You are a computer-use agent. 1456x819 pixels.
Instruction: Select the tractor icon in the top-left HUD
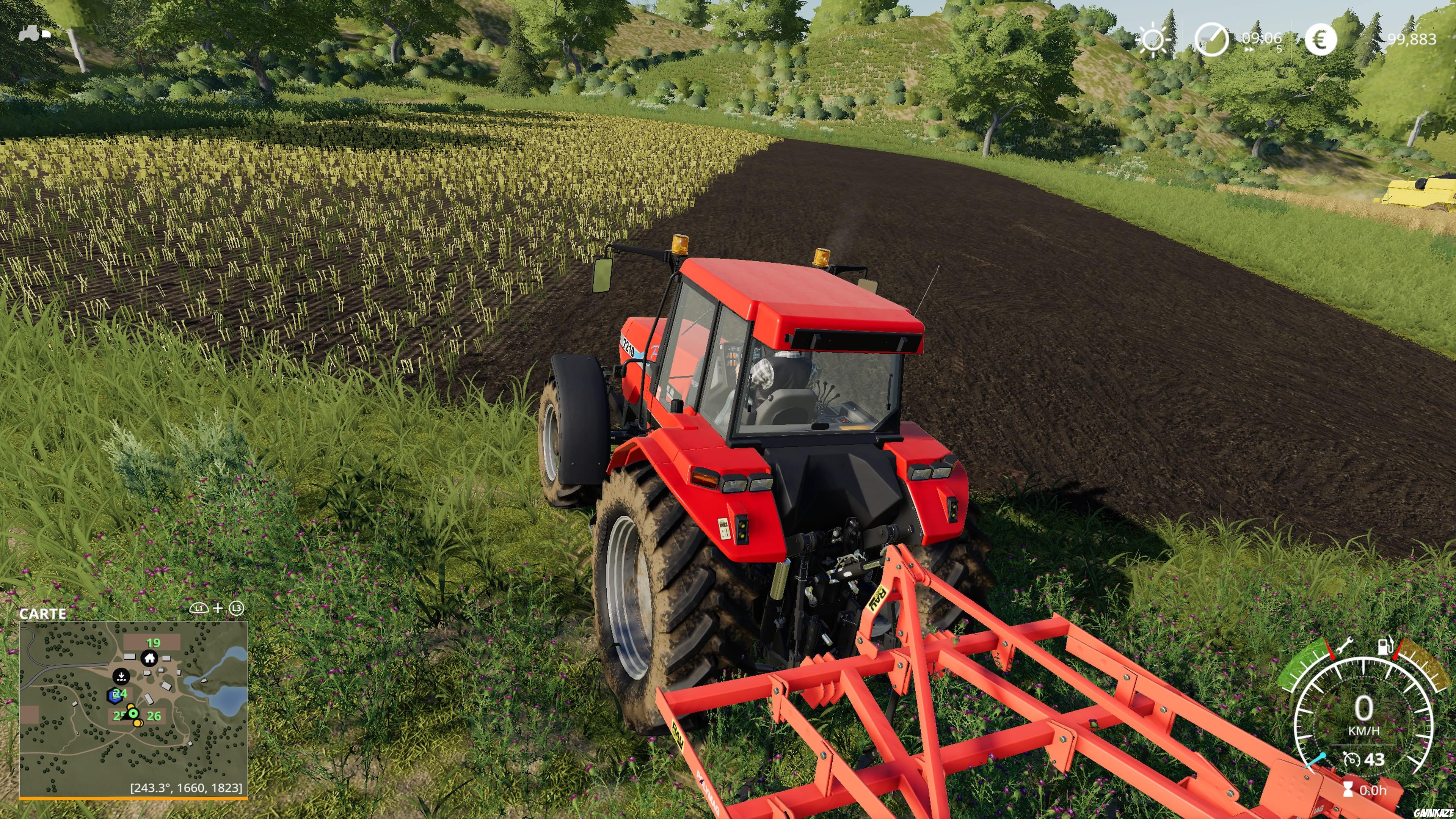tap(30, 33)
